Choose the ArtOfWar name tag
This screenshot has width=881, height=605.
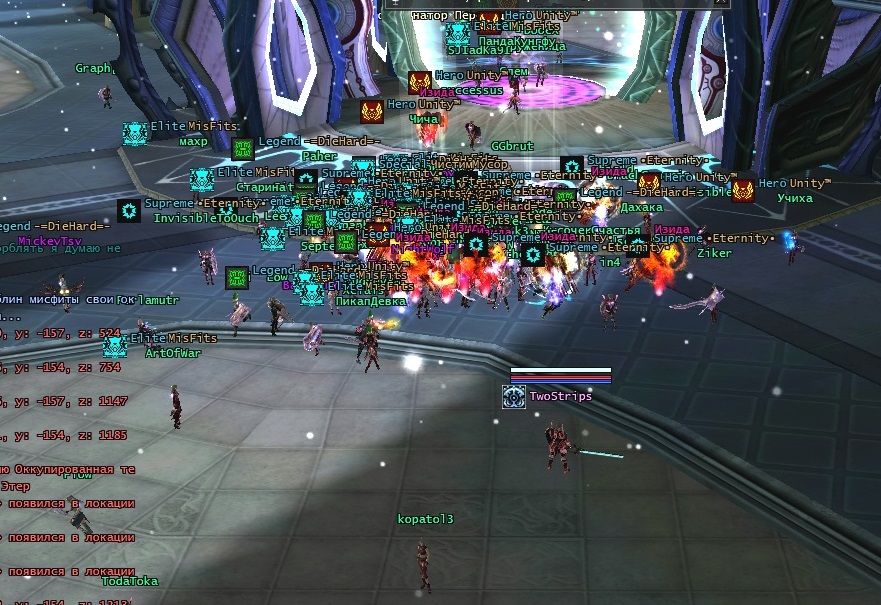(173, 353)
